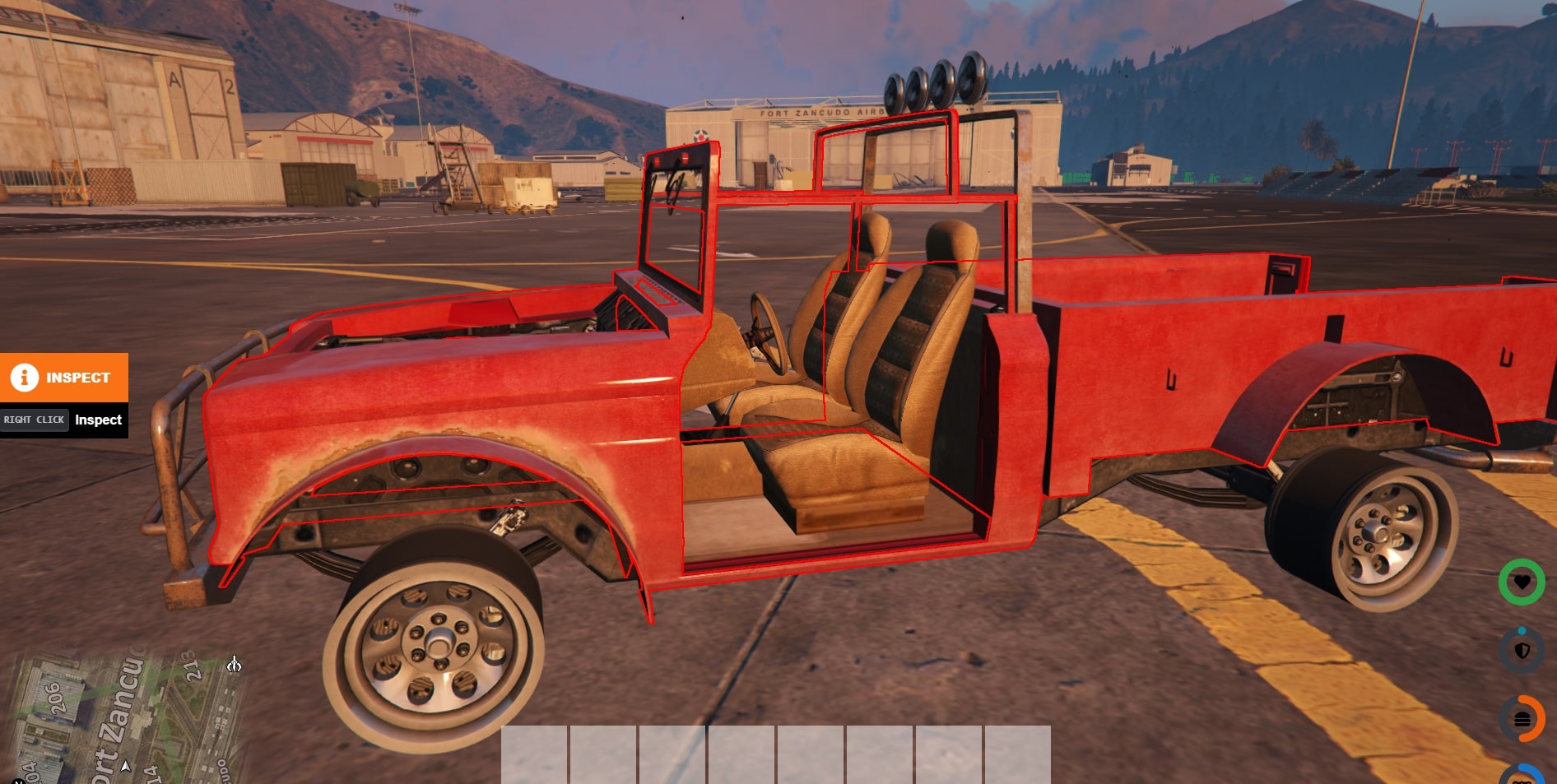Click the orange INSPECT button
Image resolution: width=1557 pixels, height=784 pixels.
63,378
